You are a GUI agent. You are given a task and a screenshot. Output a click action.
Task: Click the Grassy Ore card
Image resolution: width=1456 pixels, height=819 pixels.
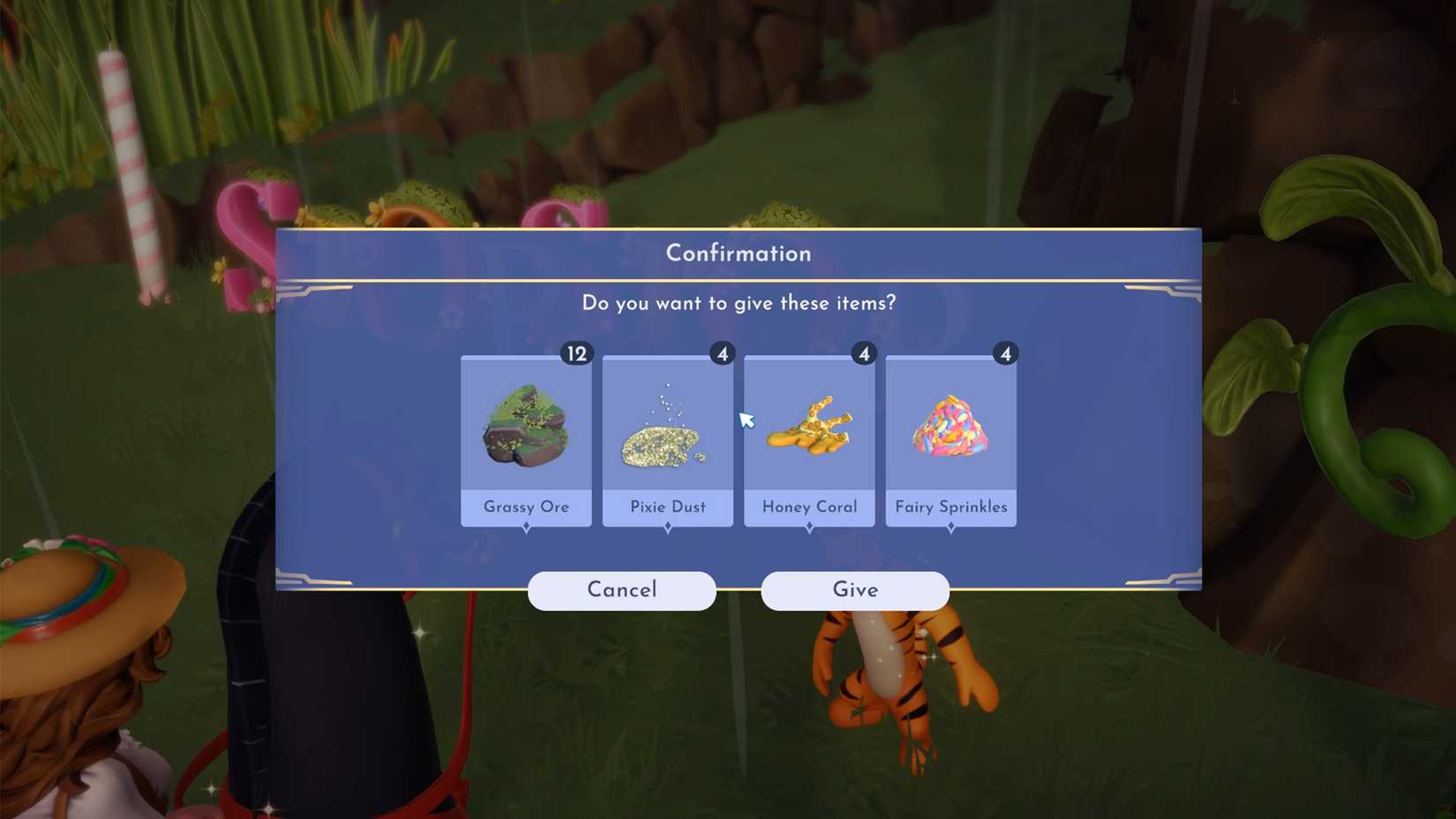[x=526, y=440]
